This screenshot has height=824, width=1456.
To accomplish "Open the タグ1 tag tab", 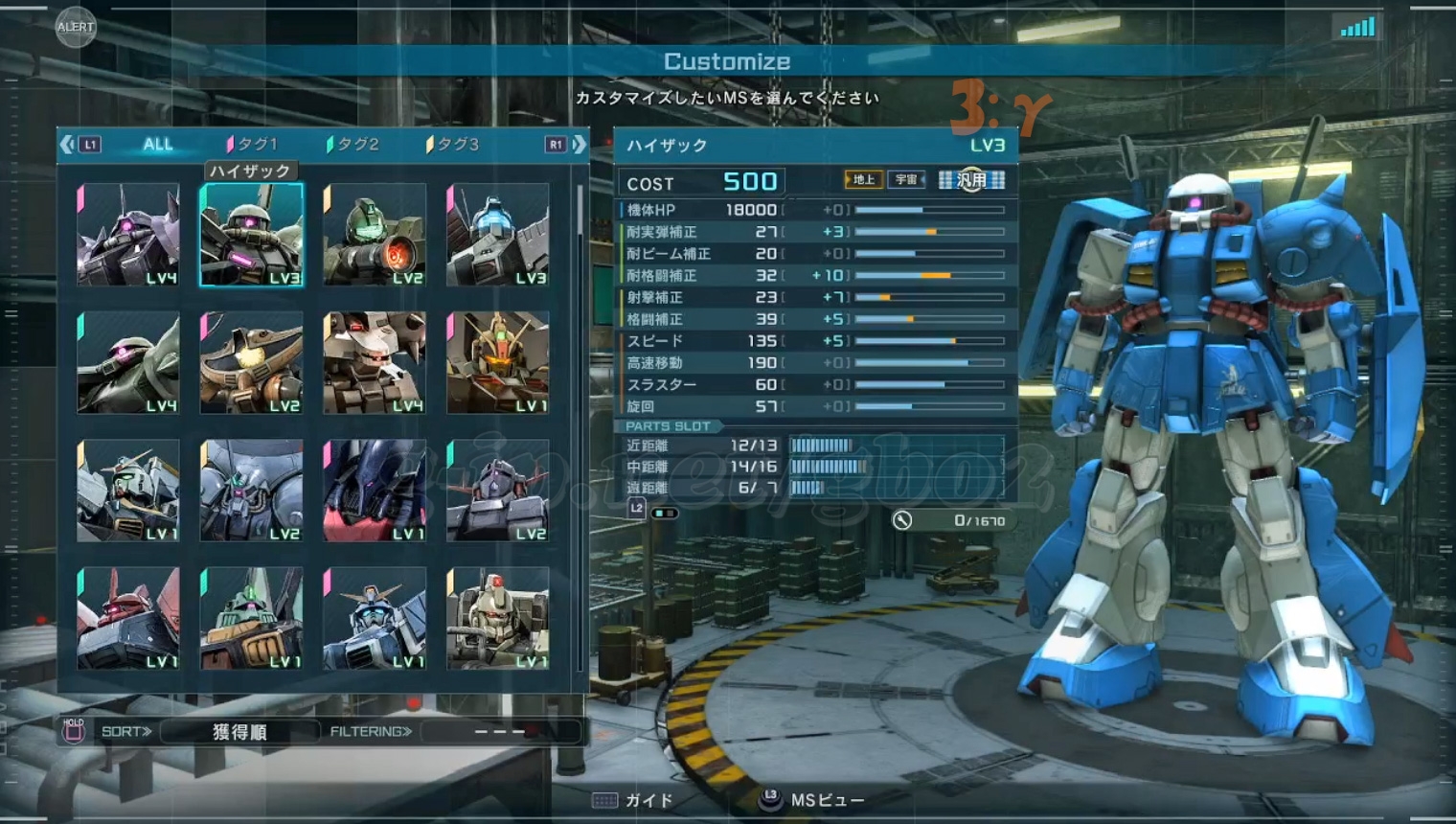I will tap(255, 145).
